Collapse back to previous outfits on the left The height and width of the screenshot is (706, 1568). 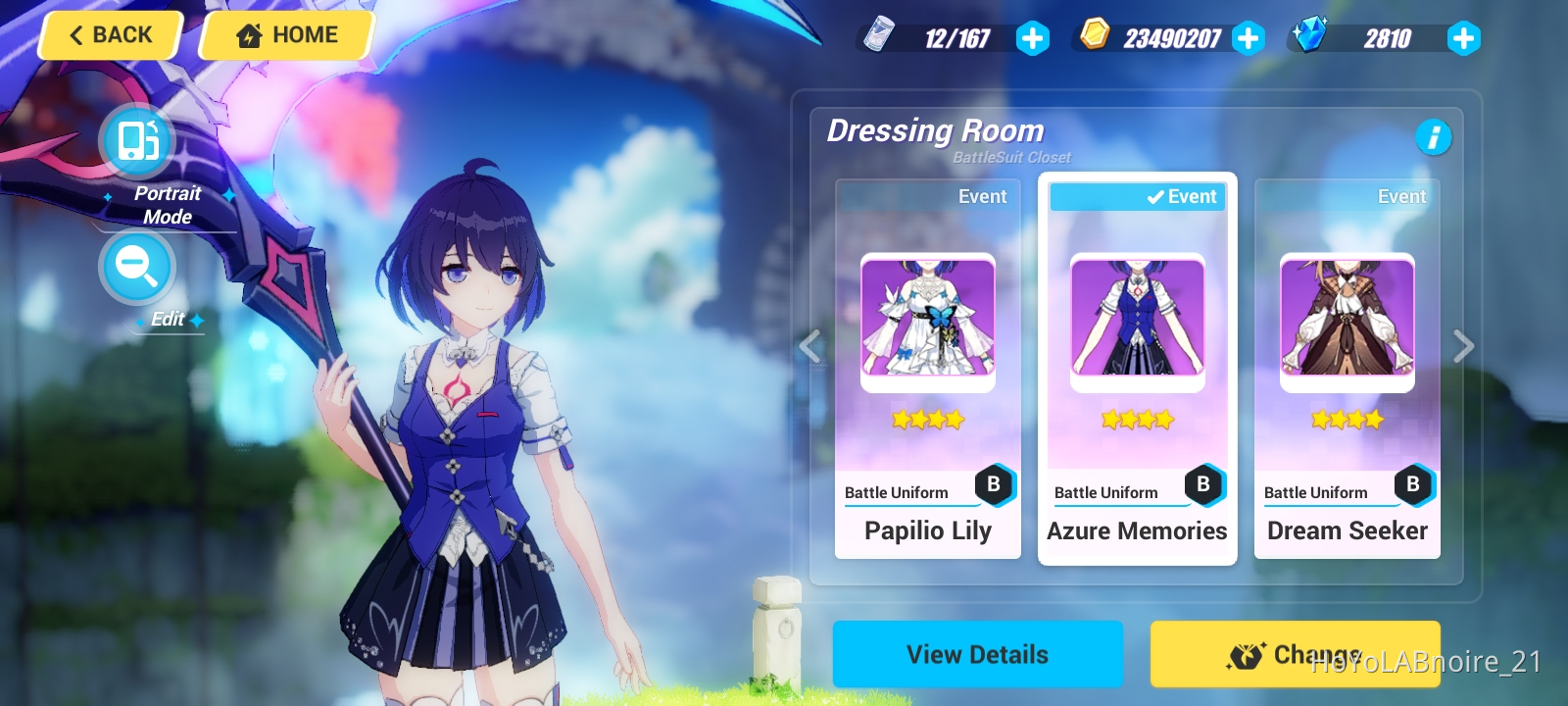click(810, 347)
